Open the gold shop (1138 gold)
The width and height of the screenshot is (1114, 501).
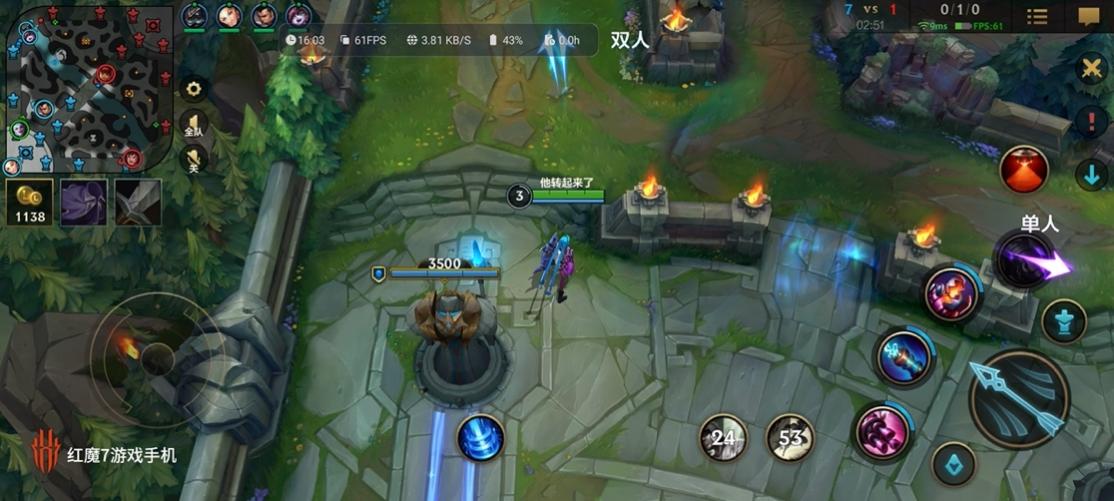pyautogui.click(x=30, y=202)
